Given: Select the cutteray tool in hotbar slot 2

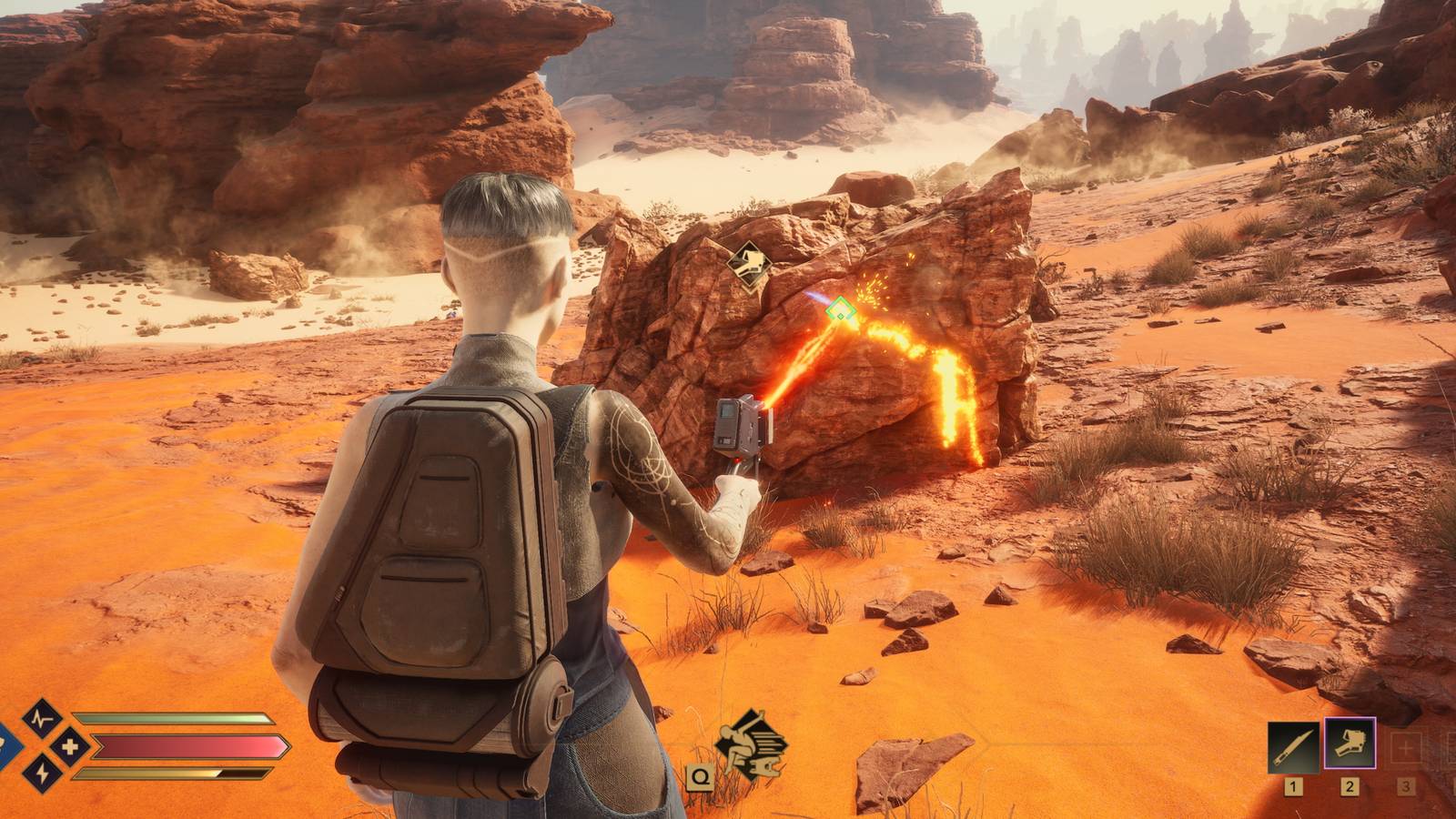Looking at the screenshot, I should [x=1350, y=743].
